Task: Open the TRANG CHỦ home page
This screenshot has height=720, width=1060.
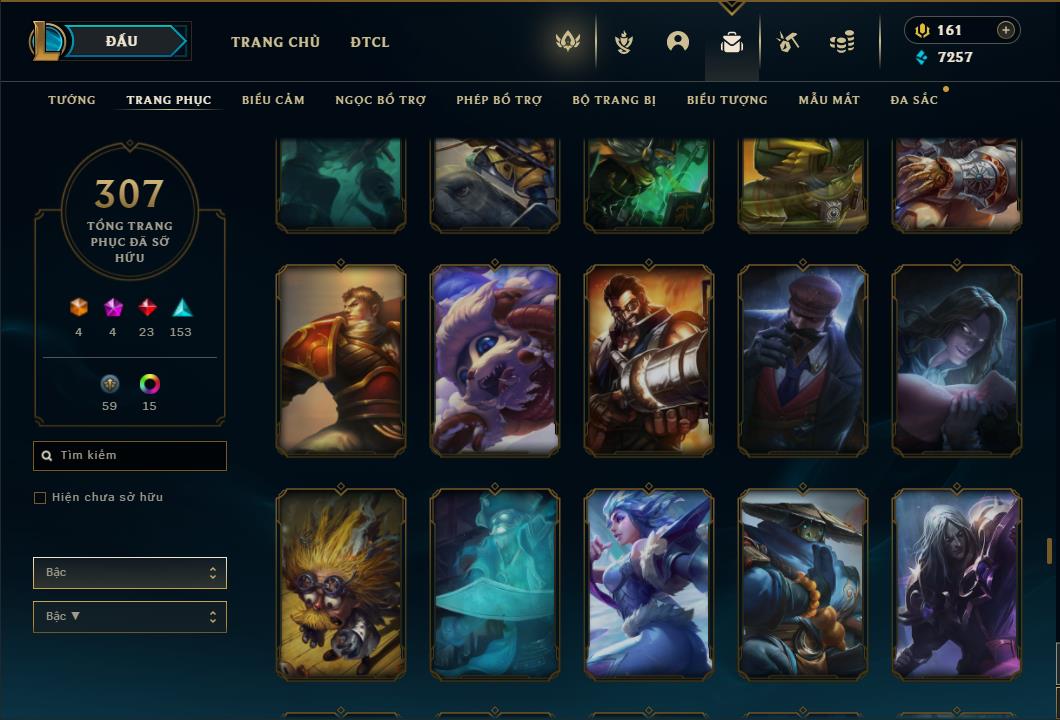Action: coord(275,42)
